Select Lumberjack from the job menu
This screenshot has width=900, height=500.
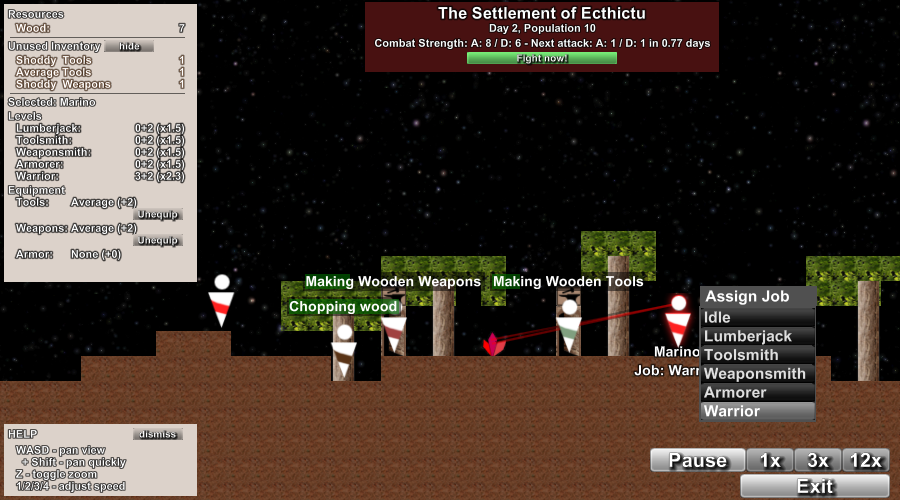pyautogui.click(x=757, y=336)
